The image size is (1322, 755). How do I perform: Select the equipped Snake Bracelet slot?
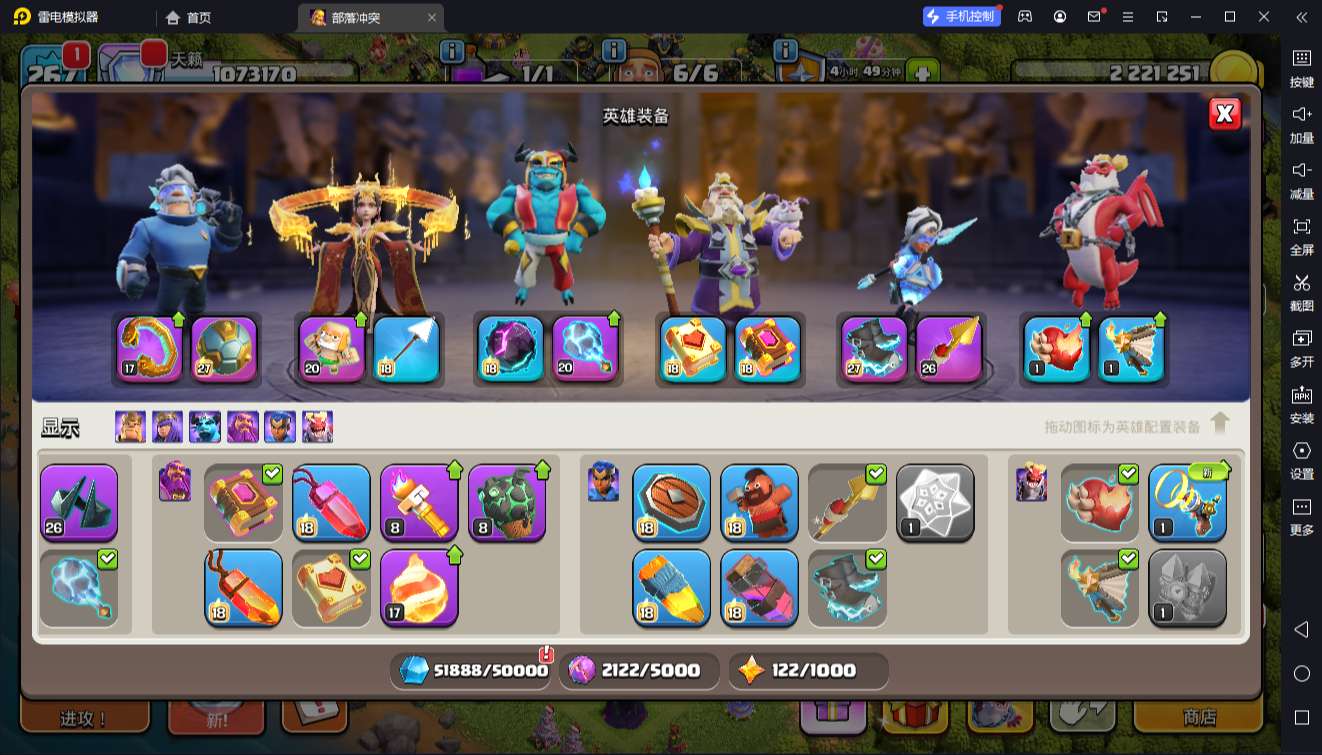pyautogui.click(x=150, y=349)
